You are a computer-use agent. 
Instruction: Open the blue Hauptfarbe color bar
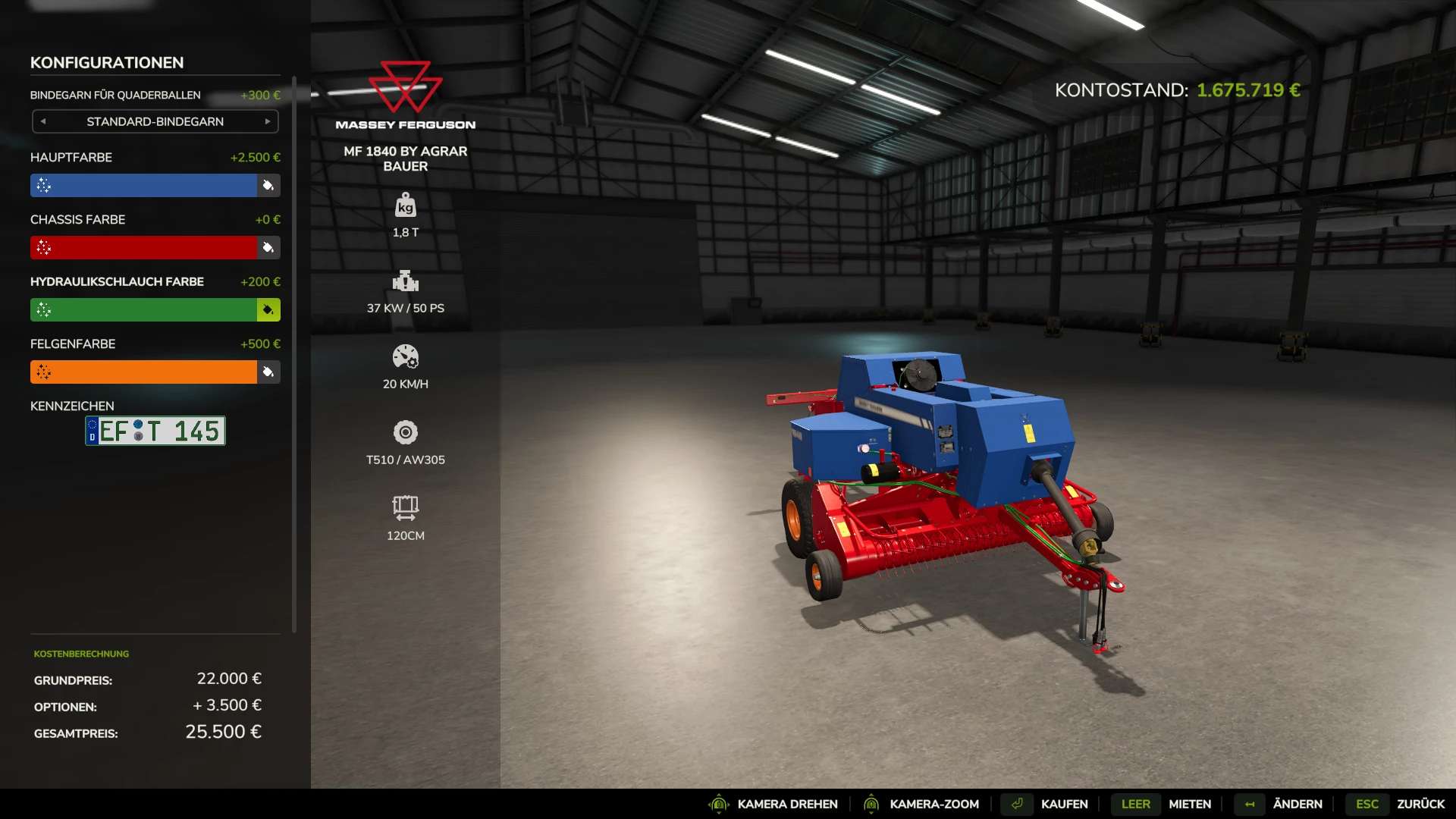144,186
